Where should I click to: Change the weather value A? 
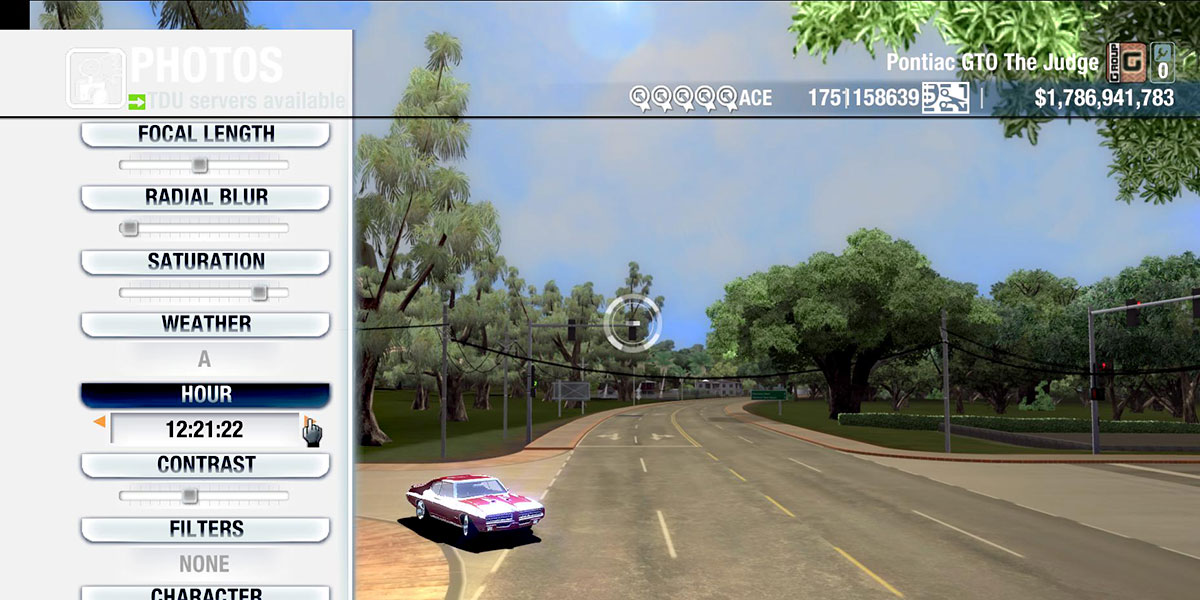tap(204, 359)
